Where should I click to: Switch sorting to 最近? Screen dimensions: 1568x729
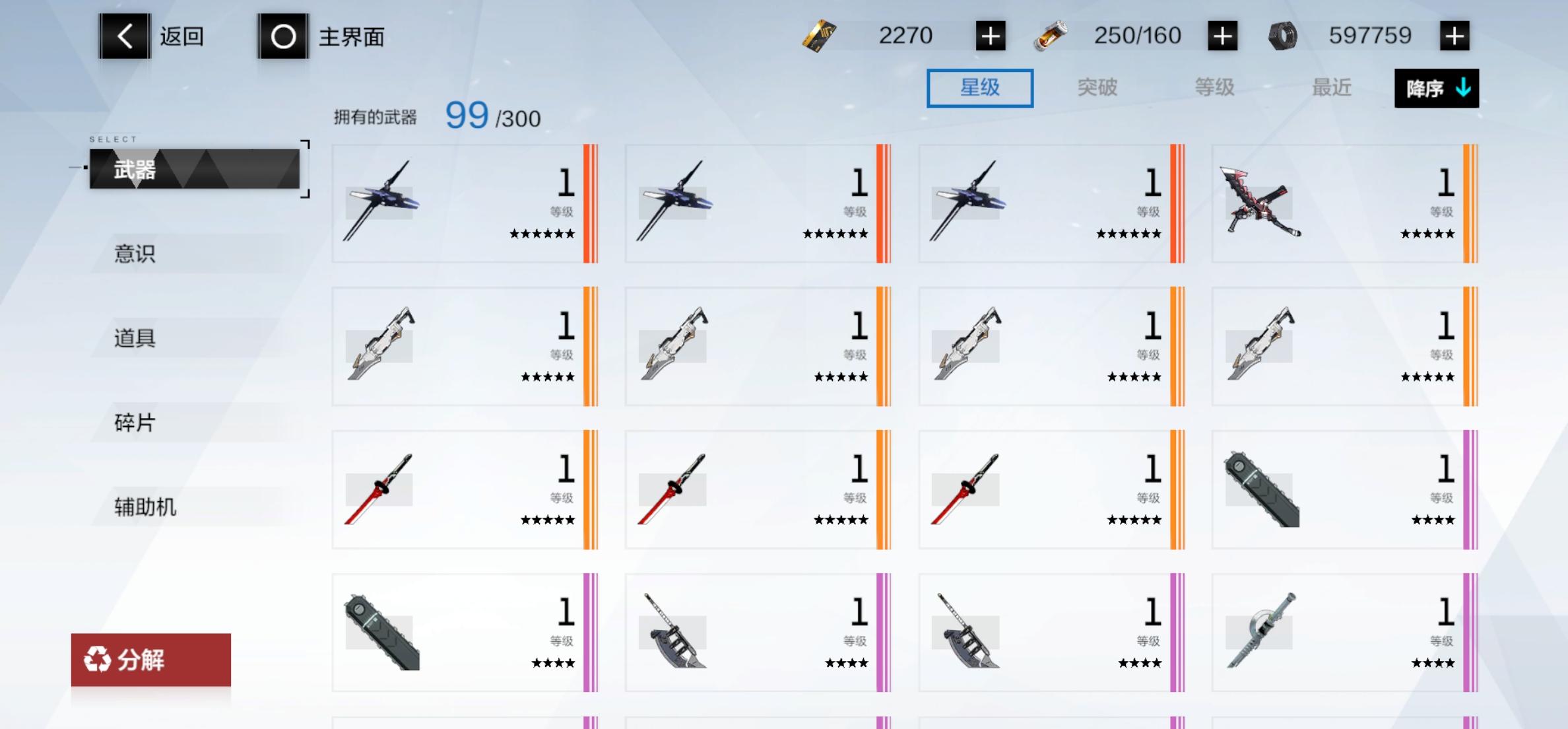pyautogui.click(x=1330, y=87)
